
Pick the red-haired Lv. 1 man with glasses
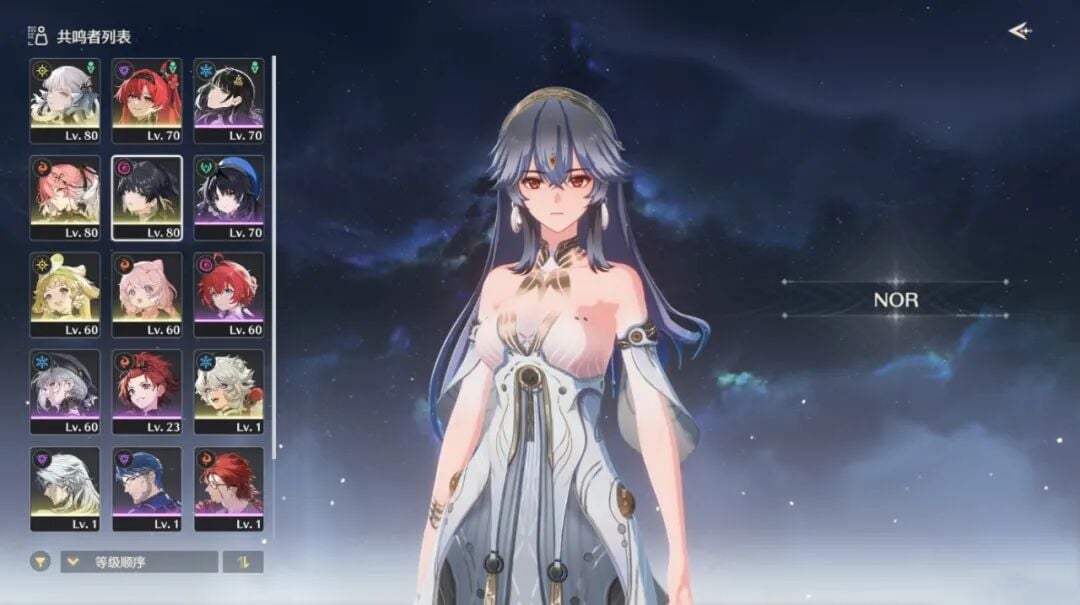pos(229,488)
